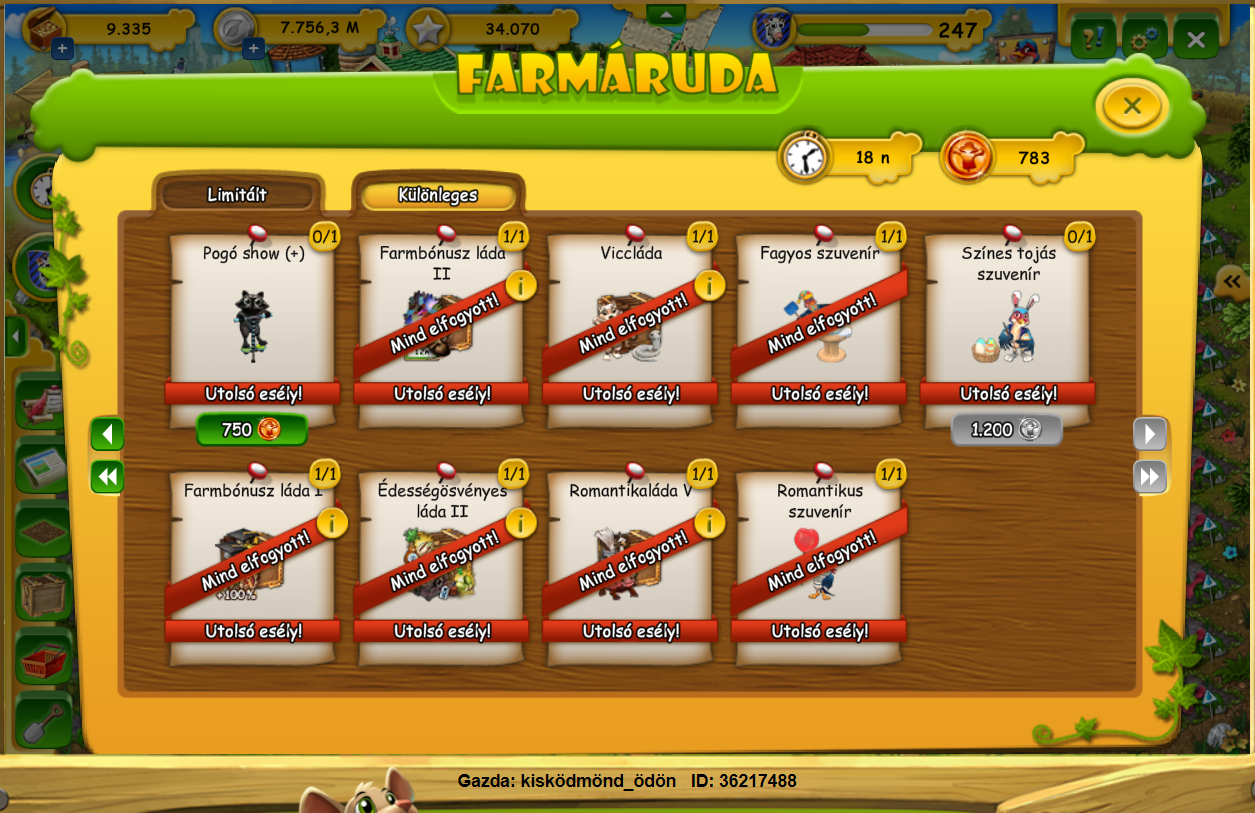
Task: Jump to the last shop page
Action: point(1150,477)
